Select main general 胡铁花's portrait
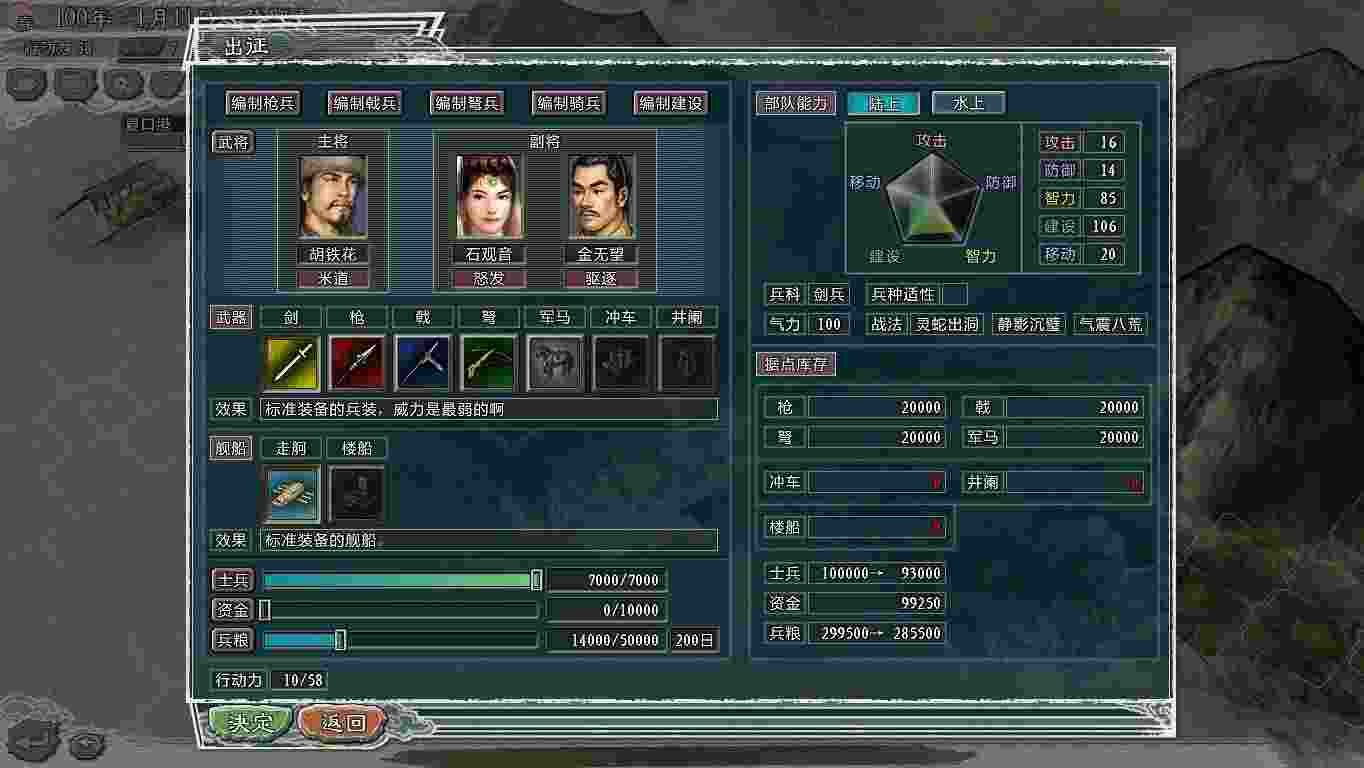Viewport: 1364px width, 768px height. [333, 197]
